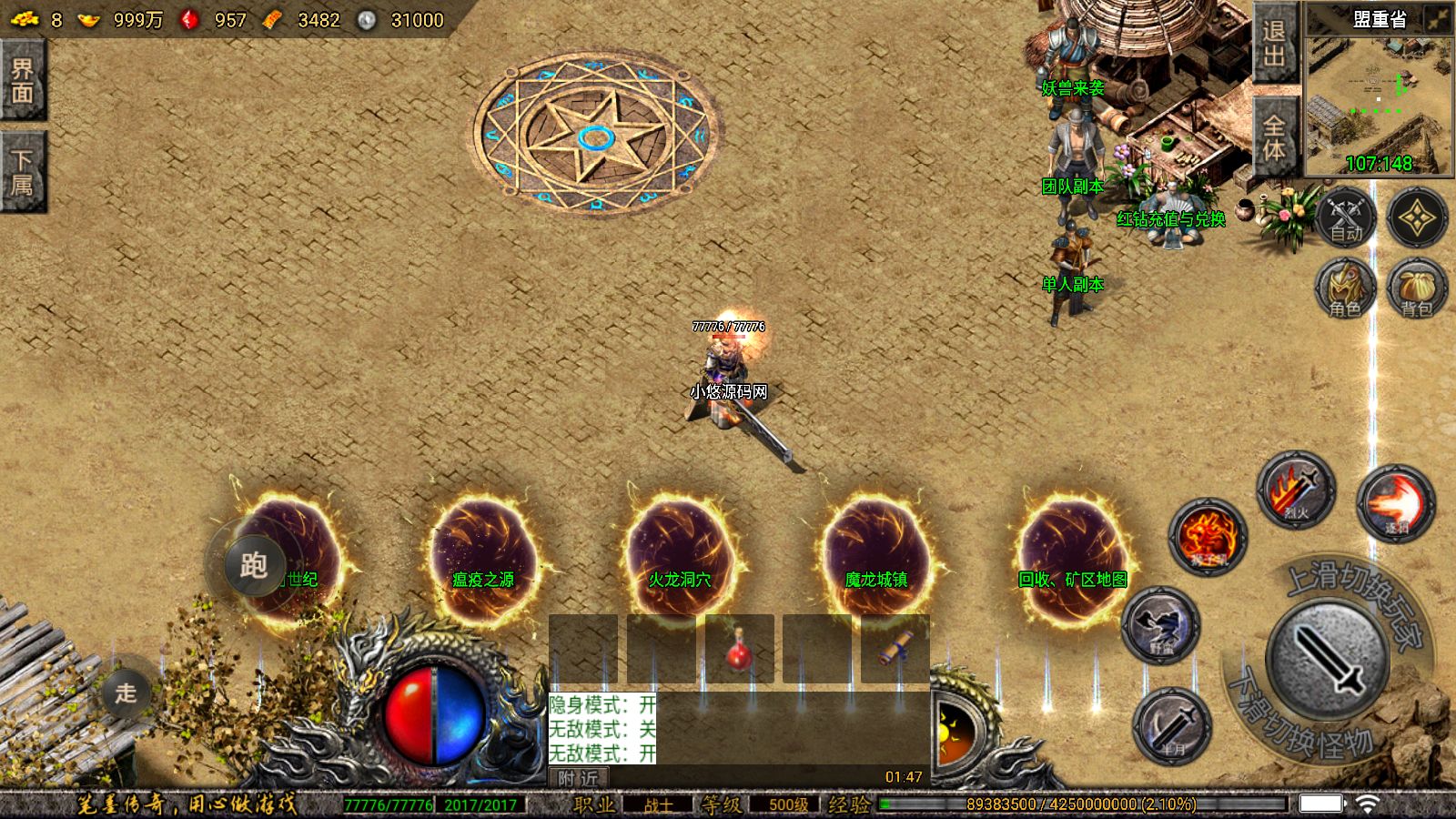Use the scroll item in the hotbar

tap(895, 649)
